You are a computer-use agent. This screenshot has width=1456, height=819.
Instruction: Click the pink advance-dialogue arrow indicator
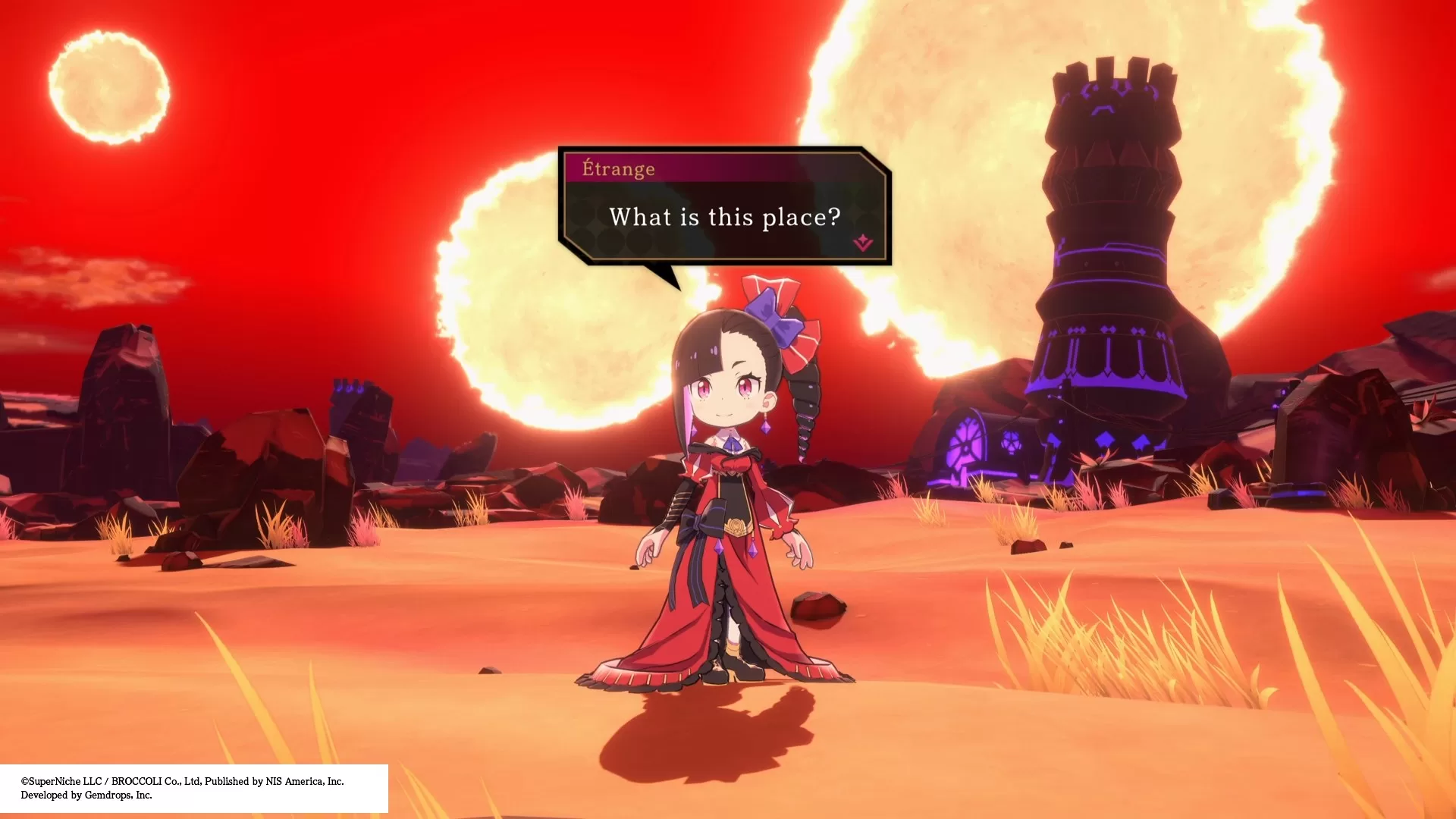(x=863, y=243)
